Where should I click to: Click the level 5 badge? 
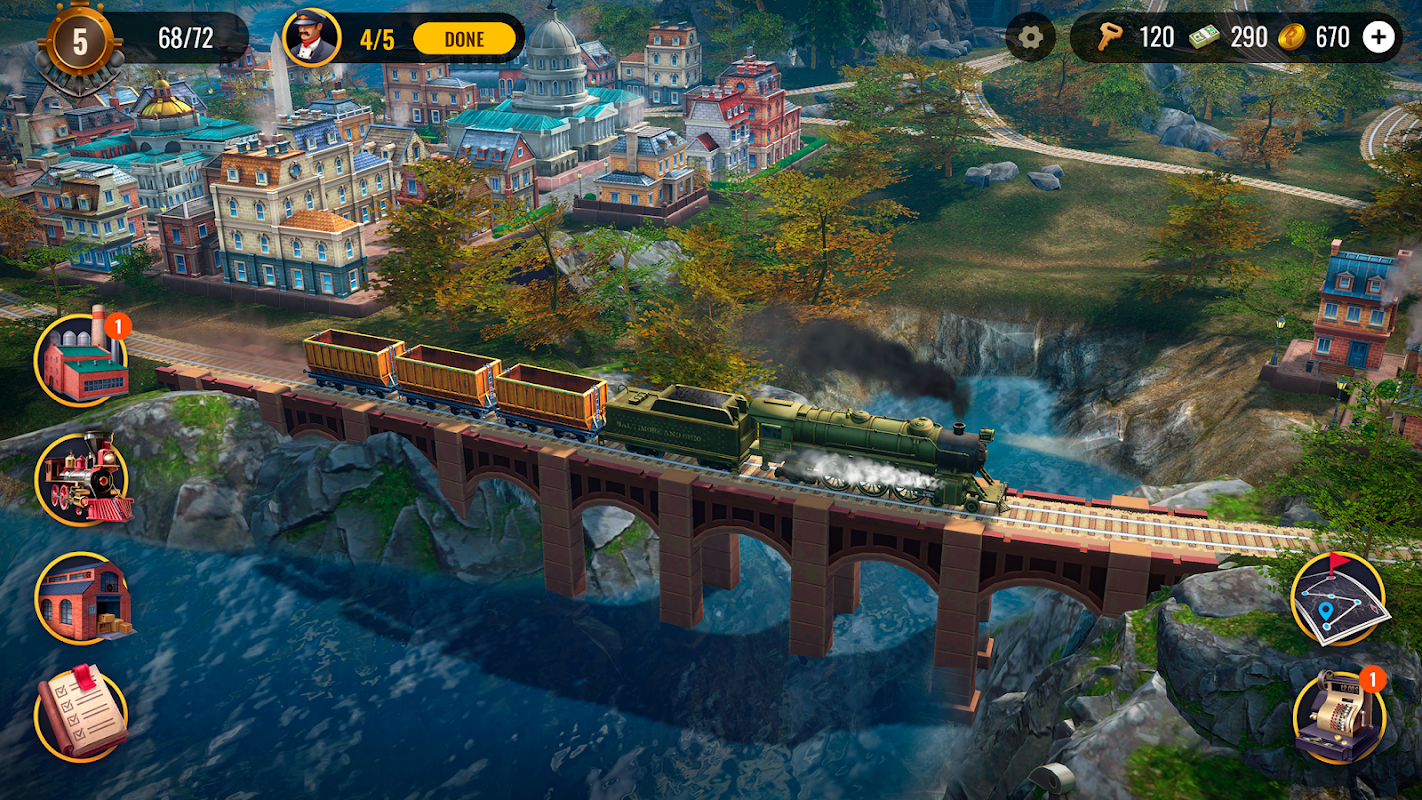tap(80, 42)
